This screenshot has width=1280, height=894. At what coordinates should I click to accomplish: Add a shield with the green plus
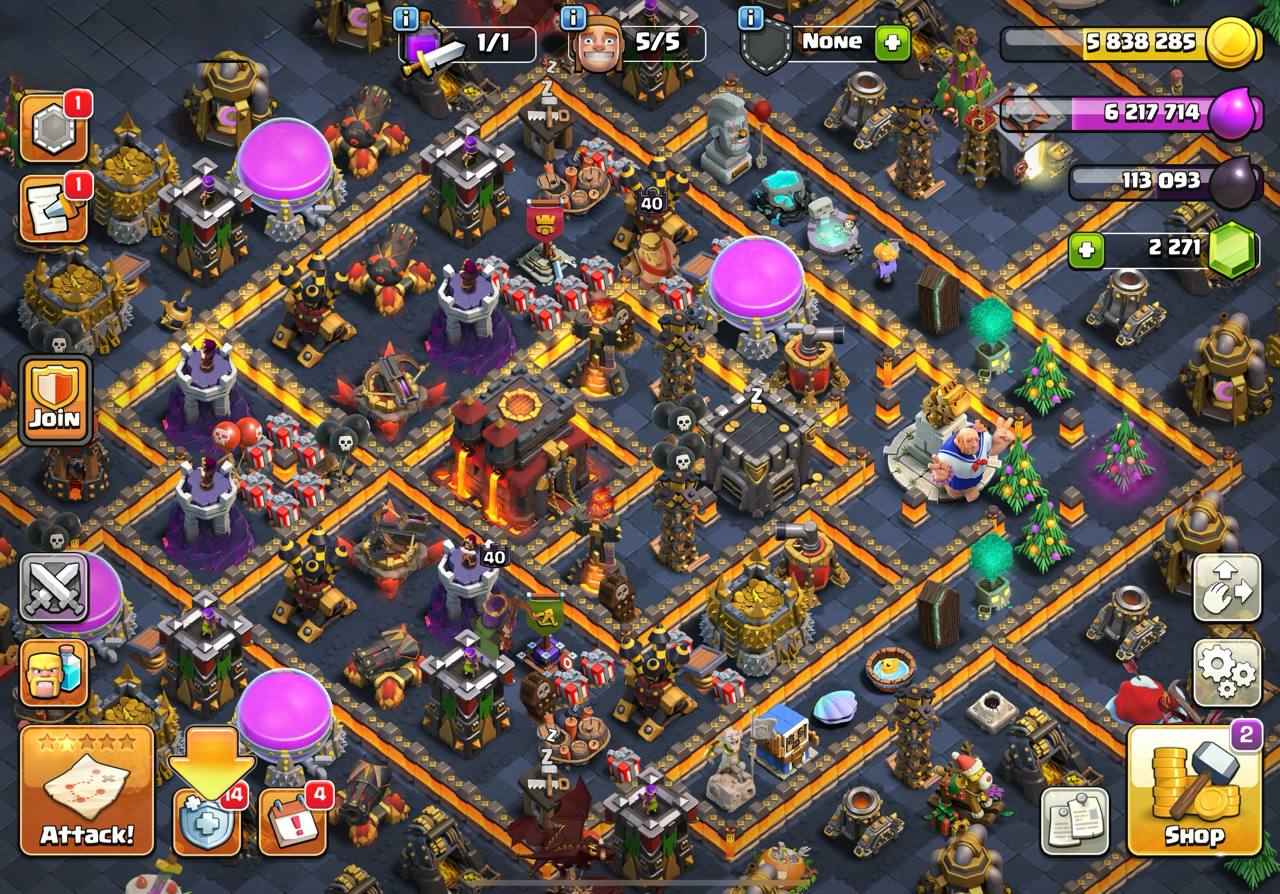pyautogui.click(x=892, y=43)
